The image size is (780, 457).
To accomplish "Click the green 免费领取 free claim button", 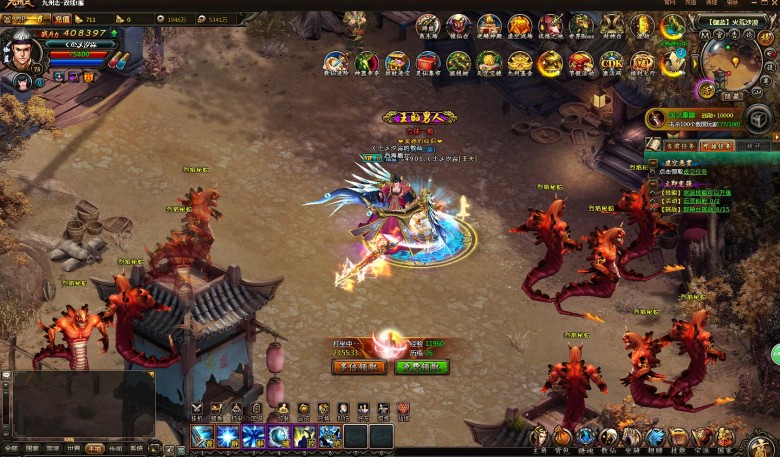I will 421,367.
